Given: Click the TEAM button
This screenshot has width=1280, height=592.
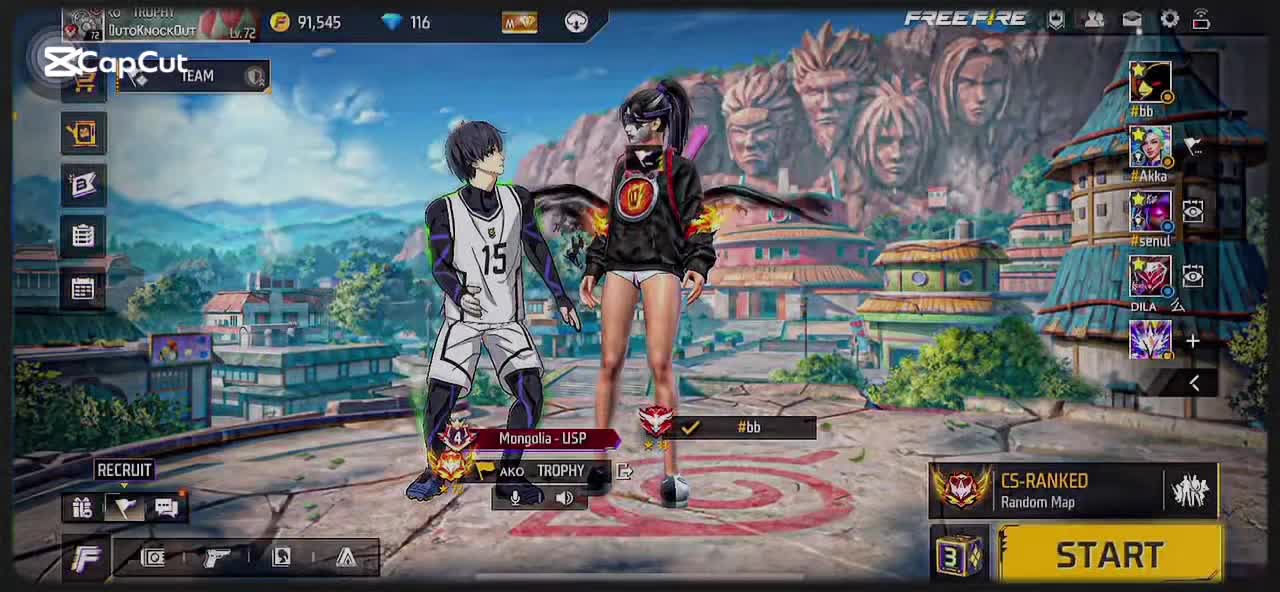Looking at the screenshot, I should coord(196,76).
